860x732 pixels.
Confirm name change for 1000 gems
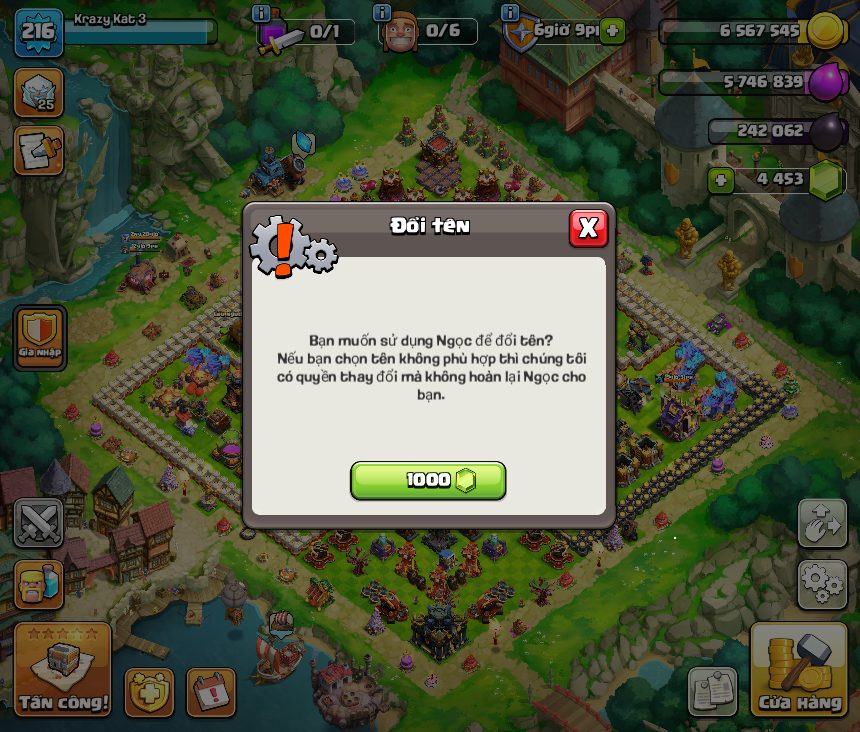(x=428, y=480)
